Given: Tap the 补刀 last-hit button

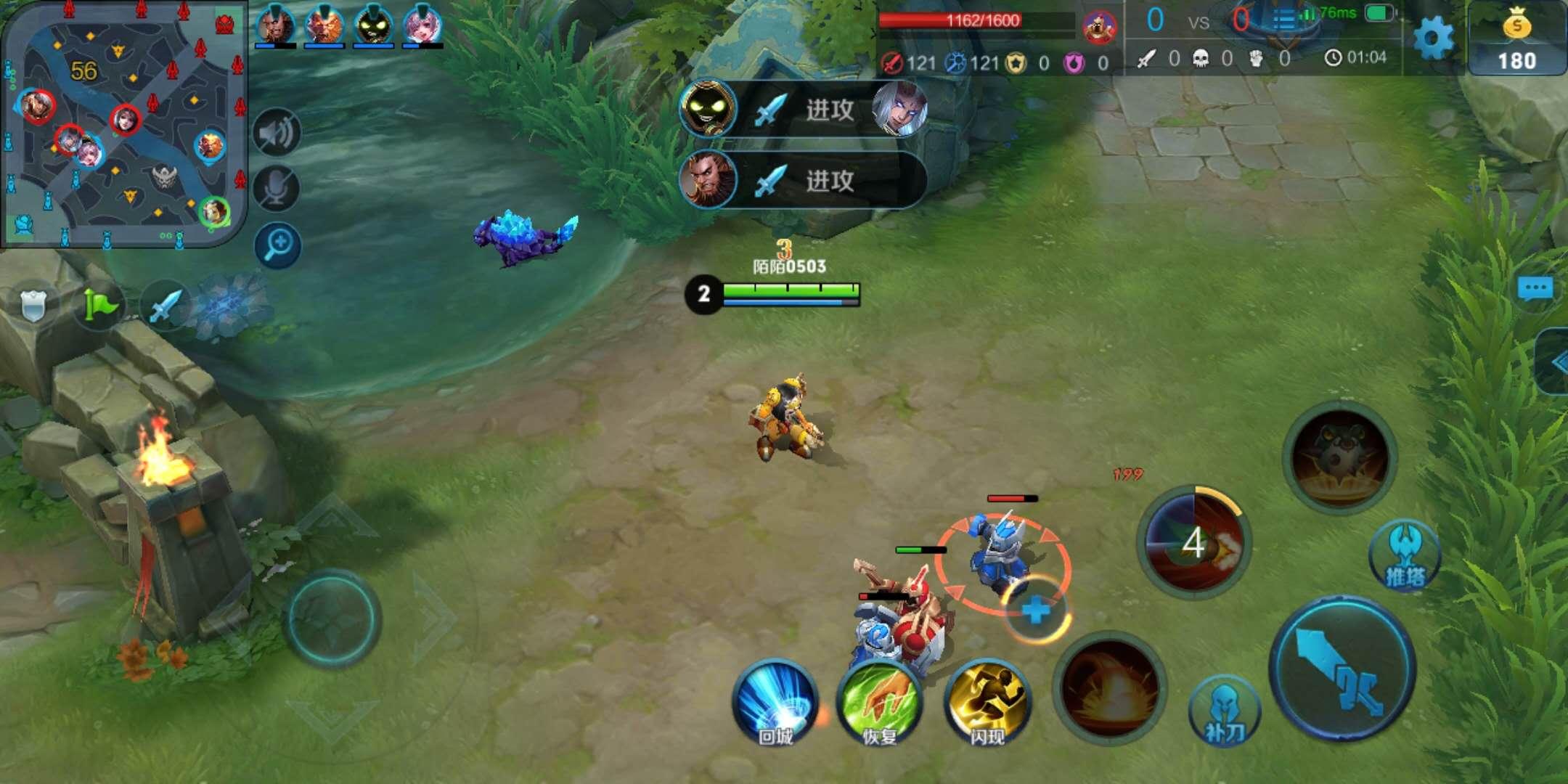Looking at the screenshot, I should (x=1224, y=713).
